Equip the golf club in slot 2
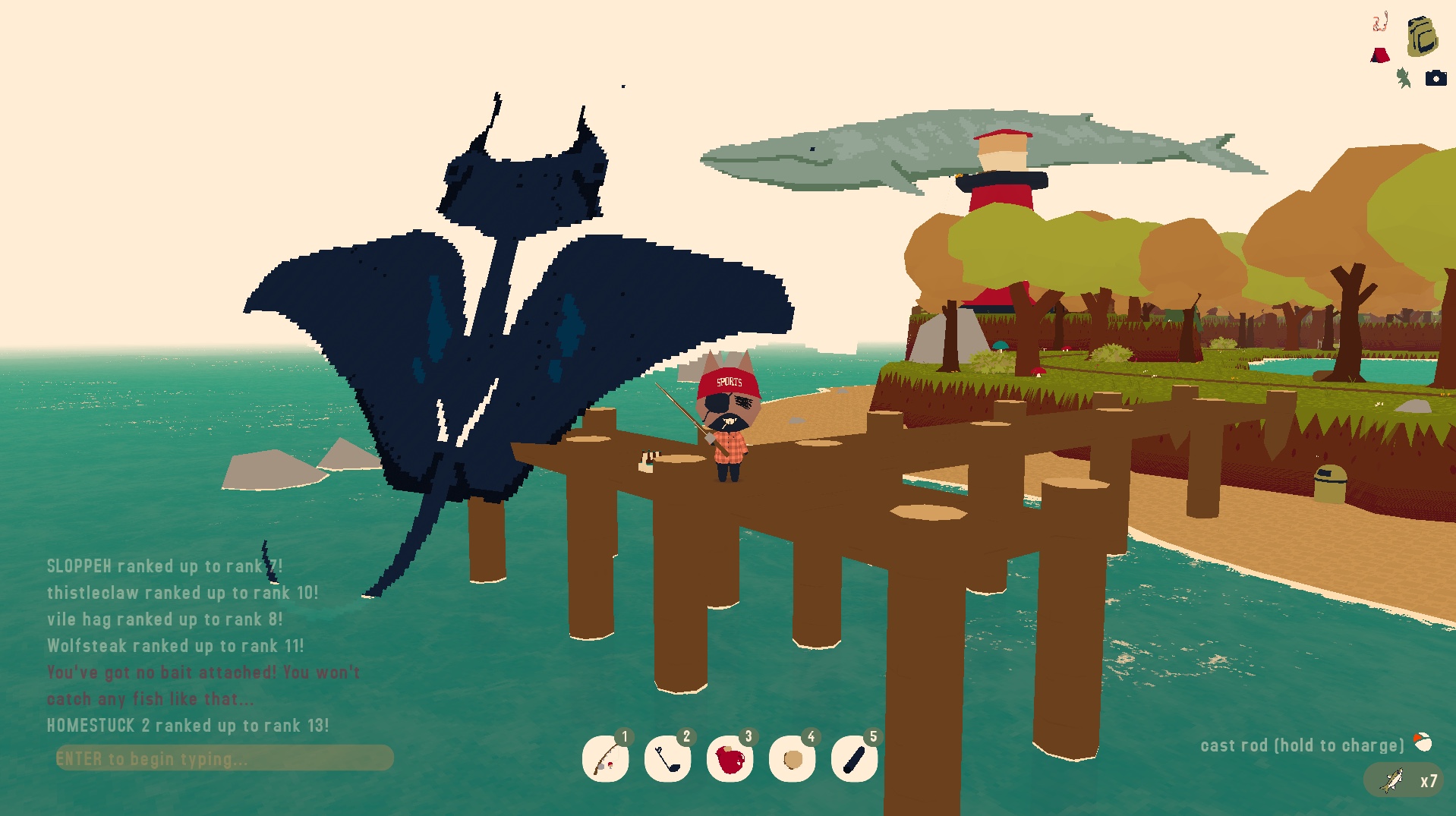 [x=667, y=758]
